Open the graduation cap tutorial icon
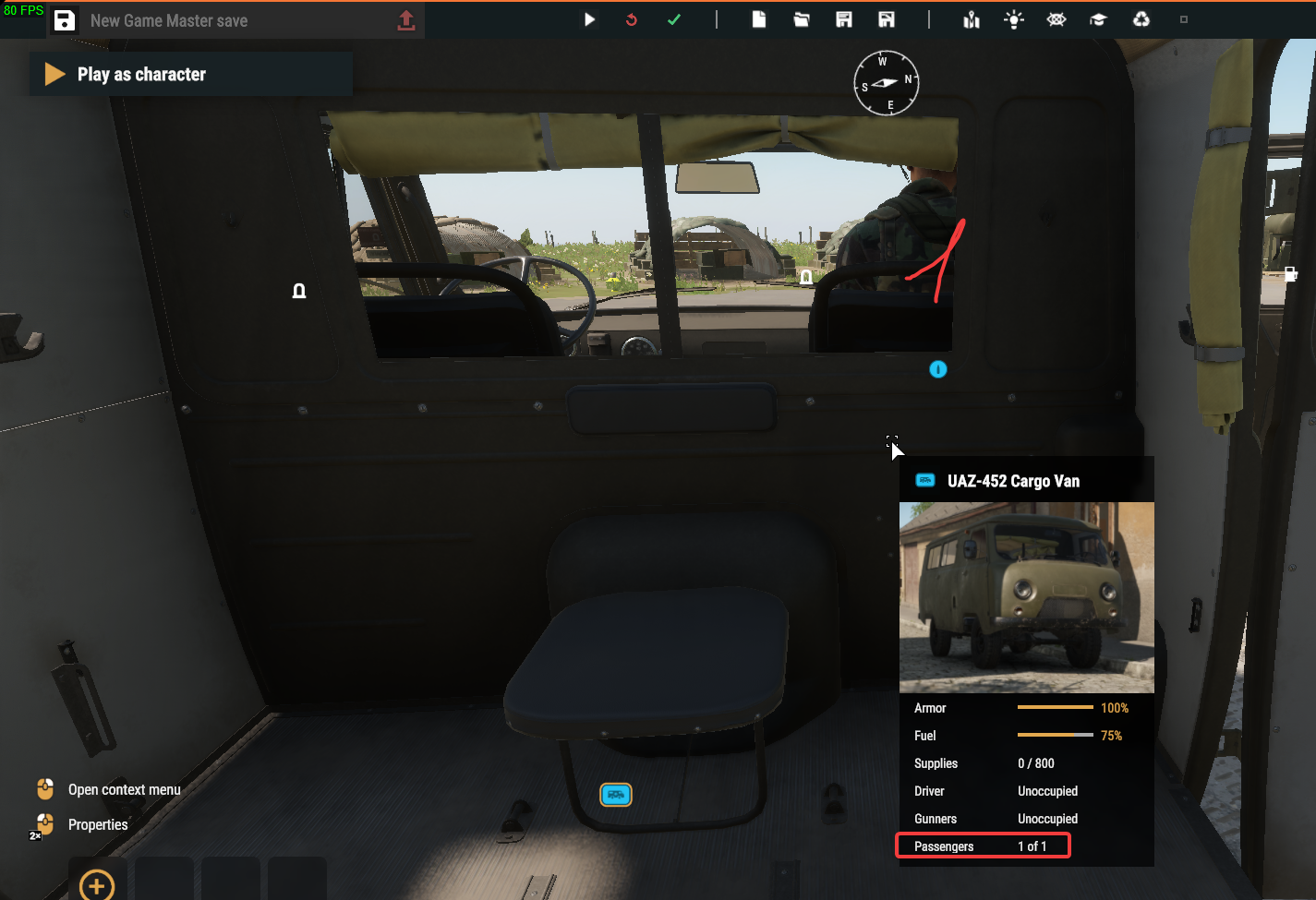 [x=1098, y=19]
